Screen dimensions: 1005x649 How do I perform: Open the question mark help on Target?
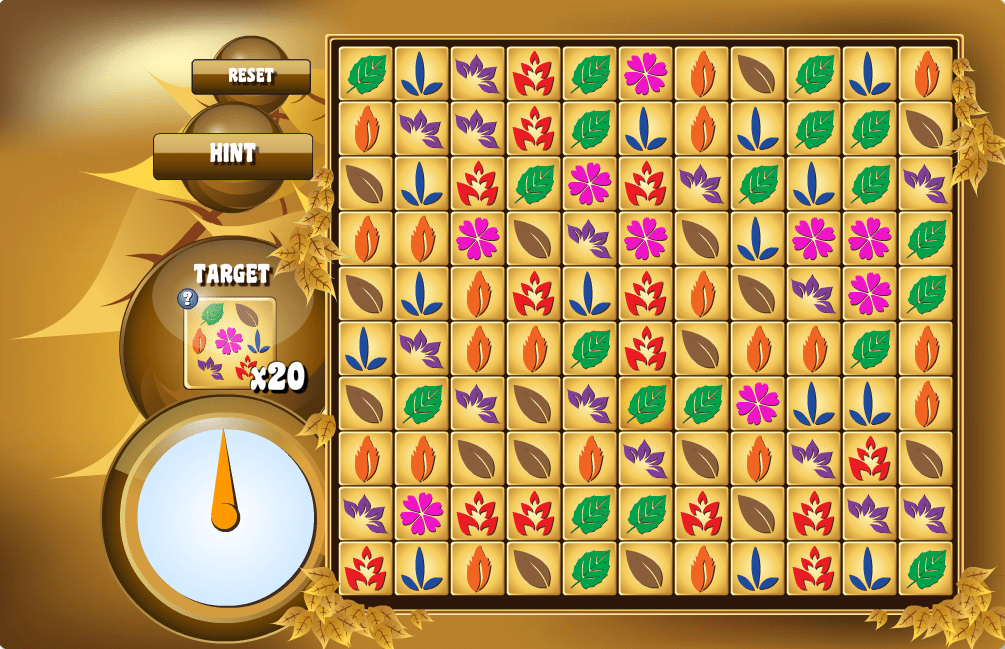coord(187,298)
